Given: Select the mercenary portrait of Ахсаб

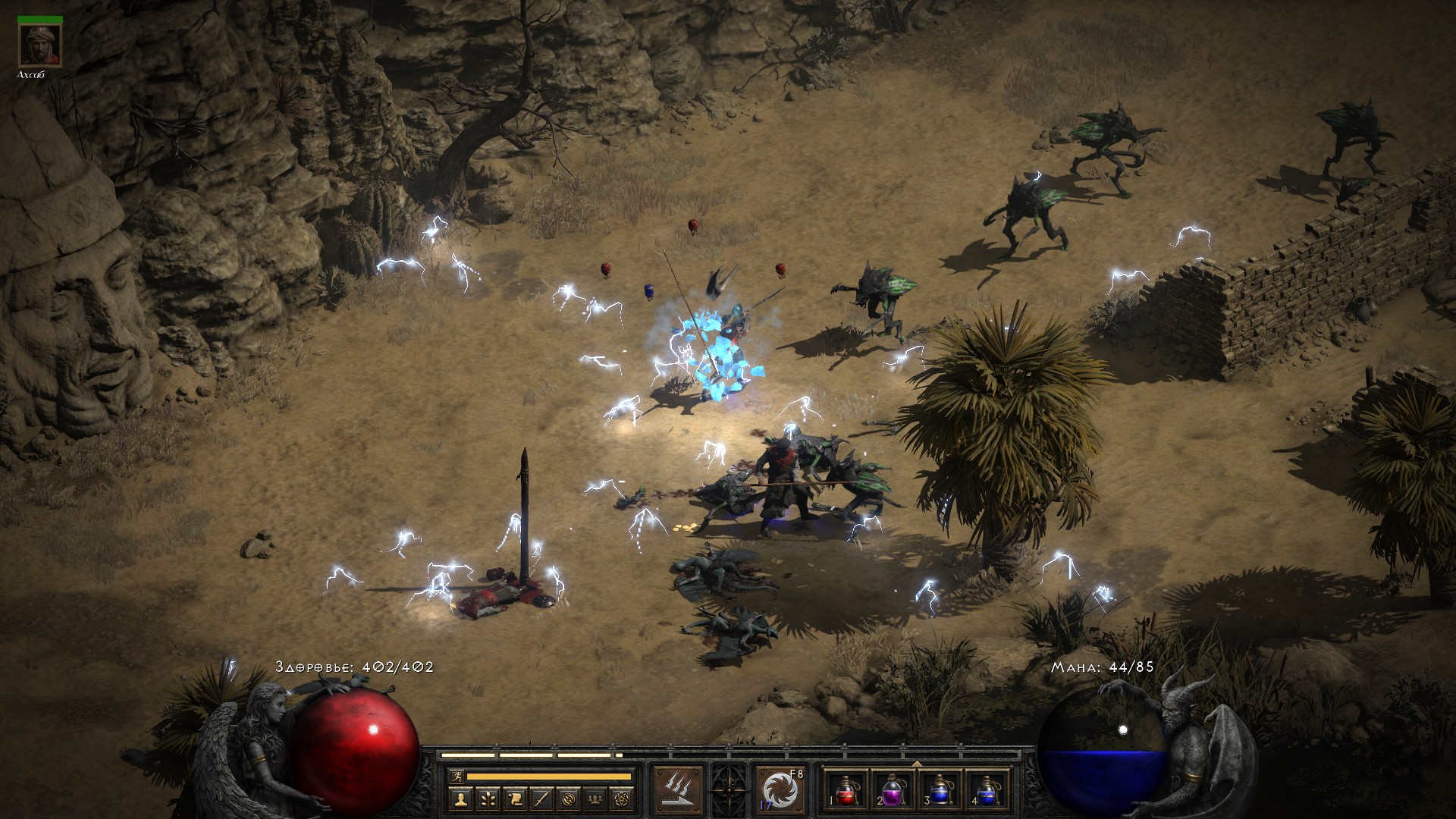Looking at the screenshot, I should 39,47.
